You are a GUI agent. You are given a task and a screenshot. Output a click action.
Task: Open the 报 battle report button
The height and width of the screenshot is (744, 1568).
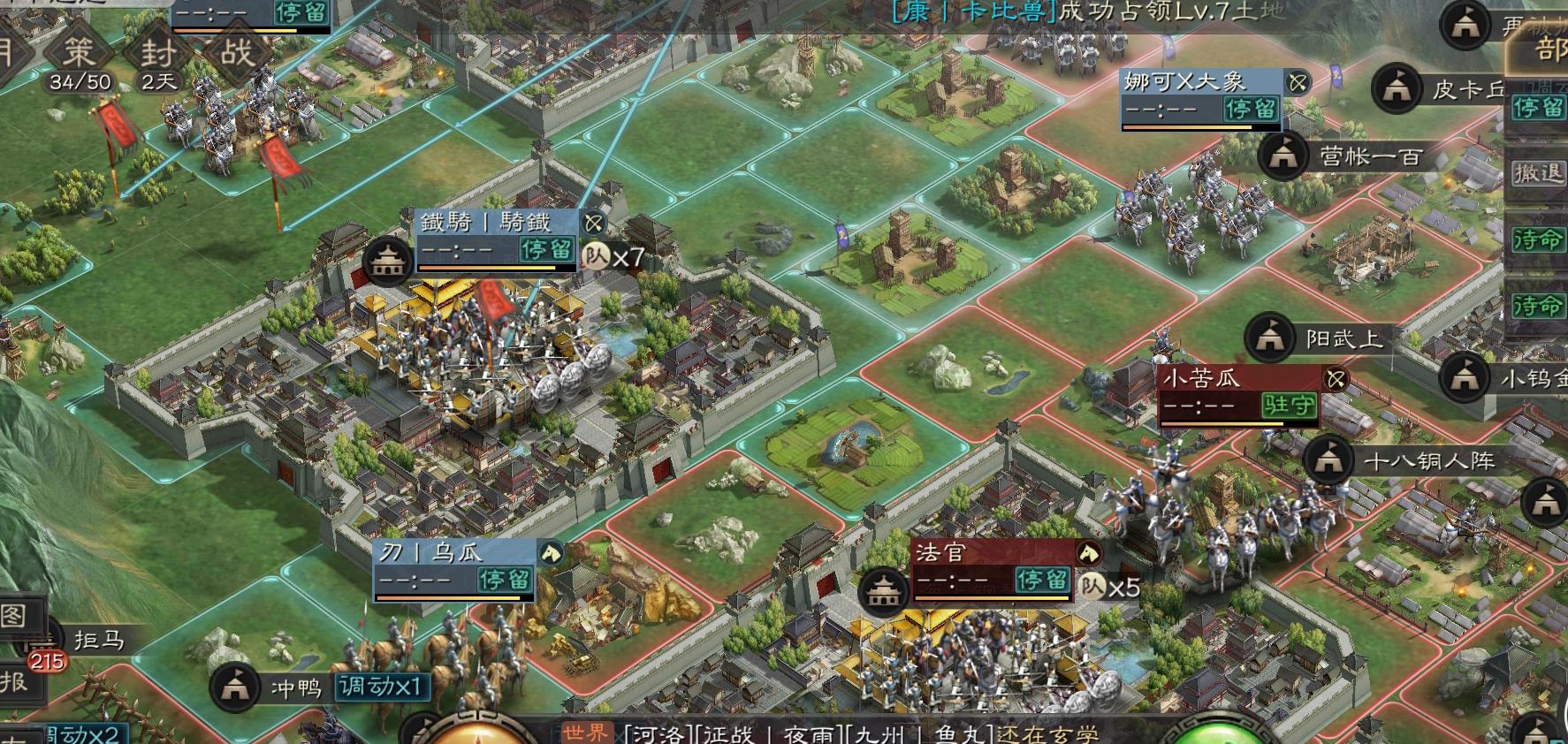pyautogui.click(x=14, y=681)
